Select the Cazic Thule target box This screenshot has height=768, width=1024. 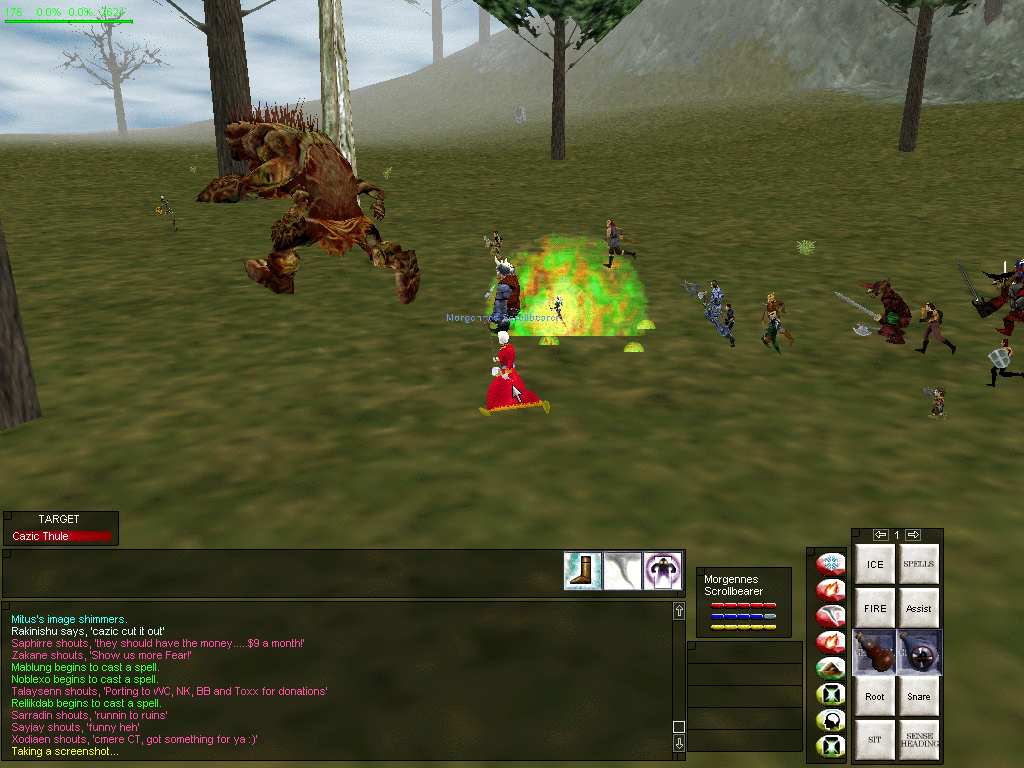(x=60, y=536)
